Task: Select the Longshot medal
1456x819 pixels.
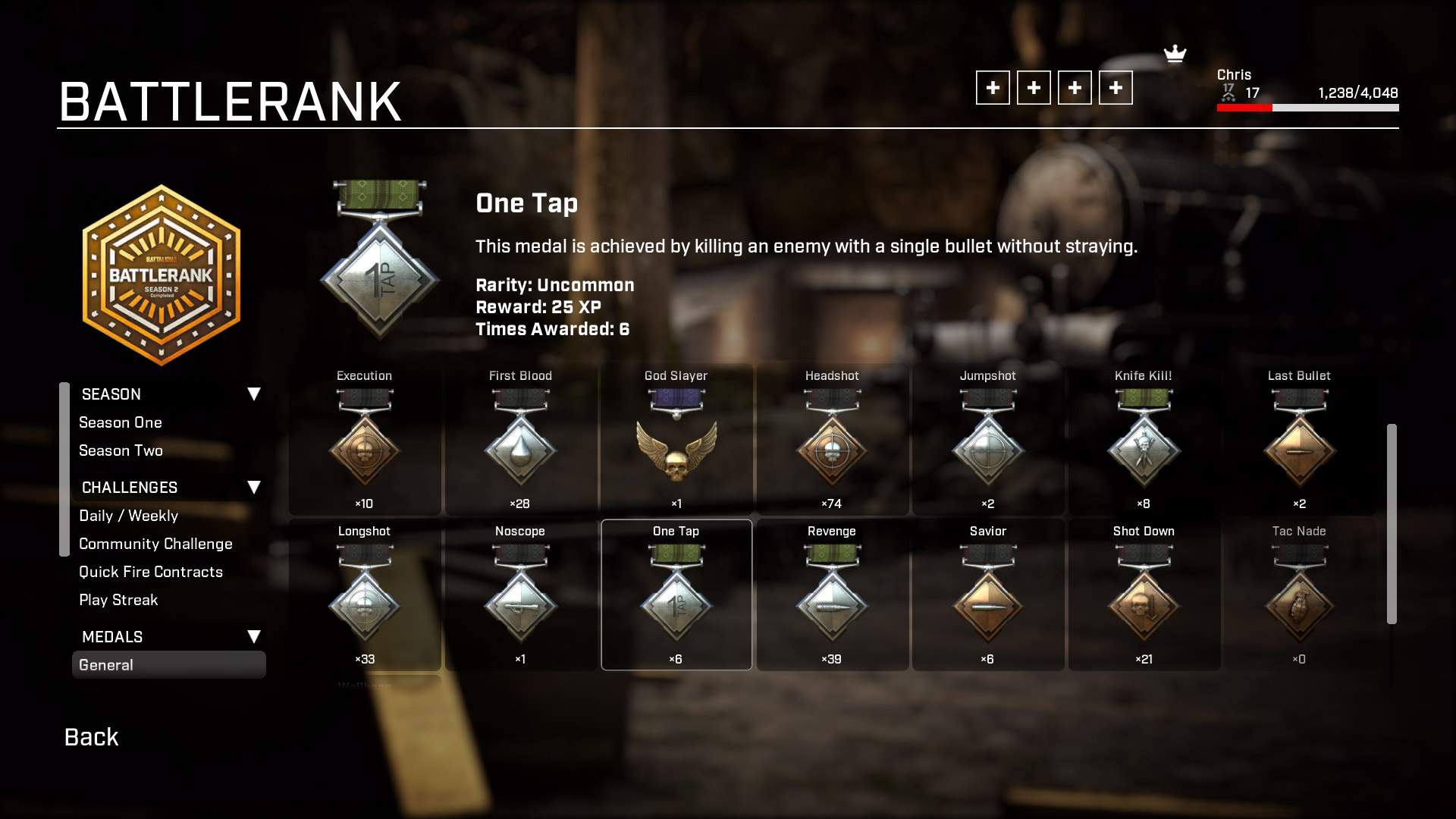Action: [x=365, y=596]
